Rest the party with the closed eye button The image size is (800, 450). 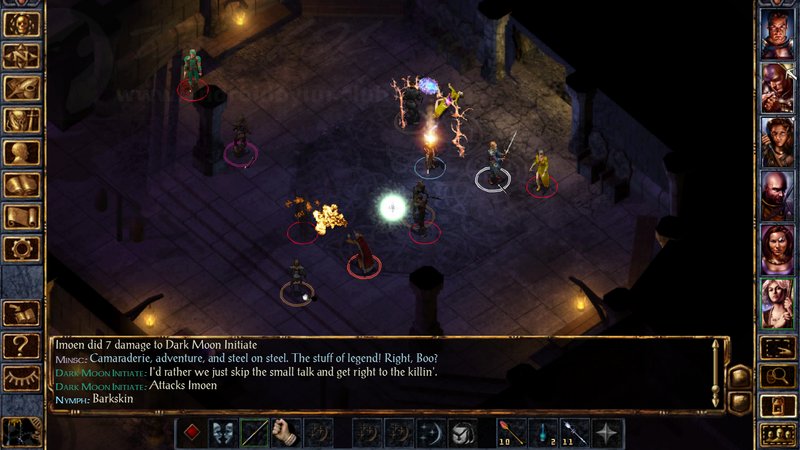coord(22,378)
